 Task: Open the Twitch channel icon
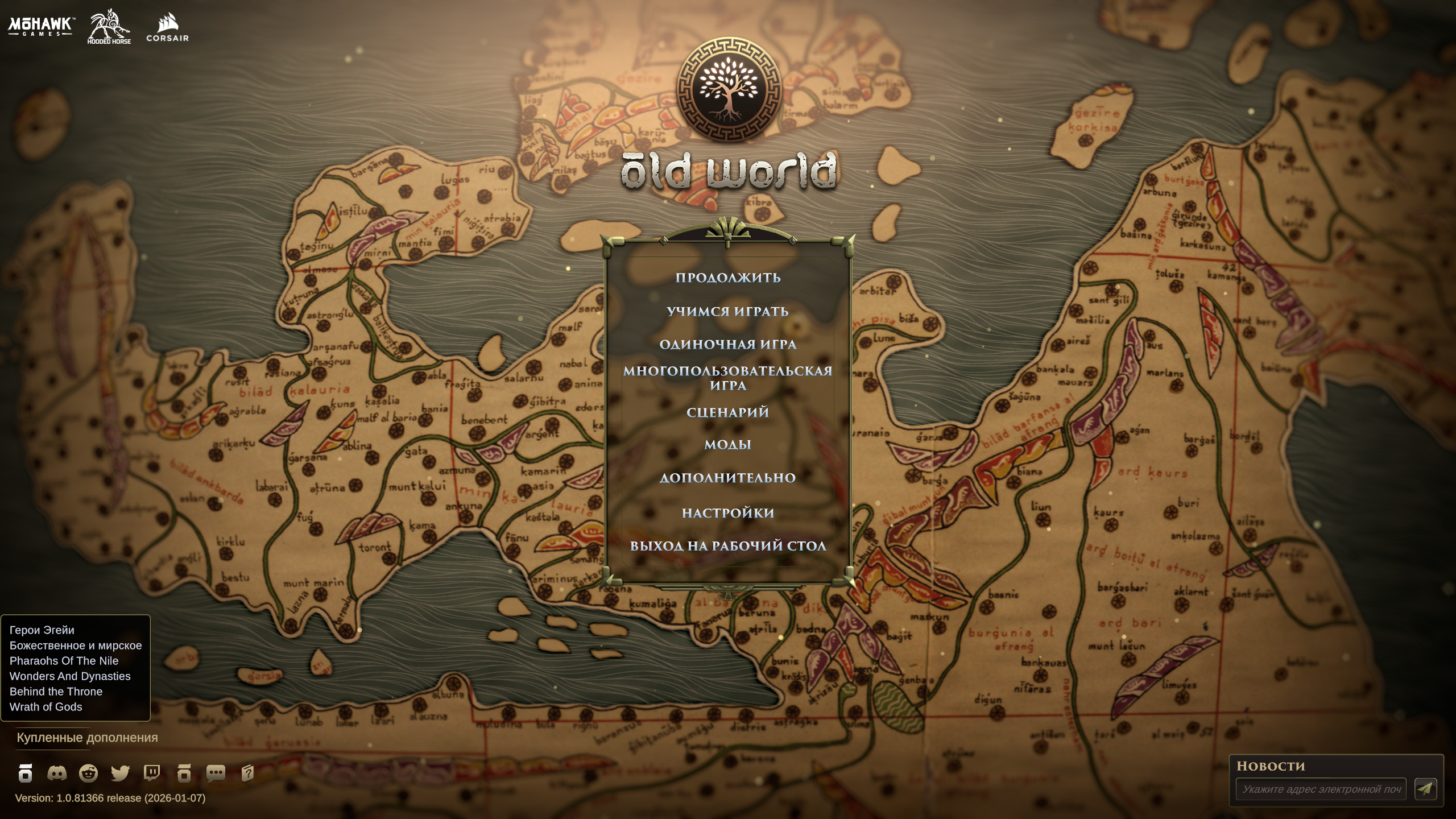(x=152, y=773)
